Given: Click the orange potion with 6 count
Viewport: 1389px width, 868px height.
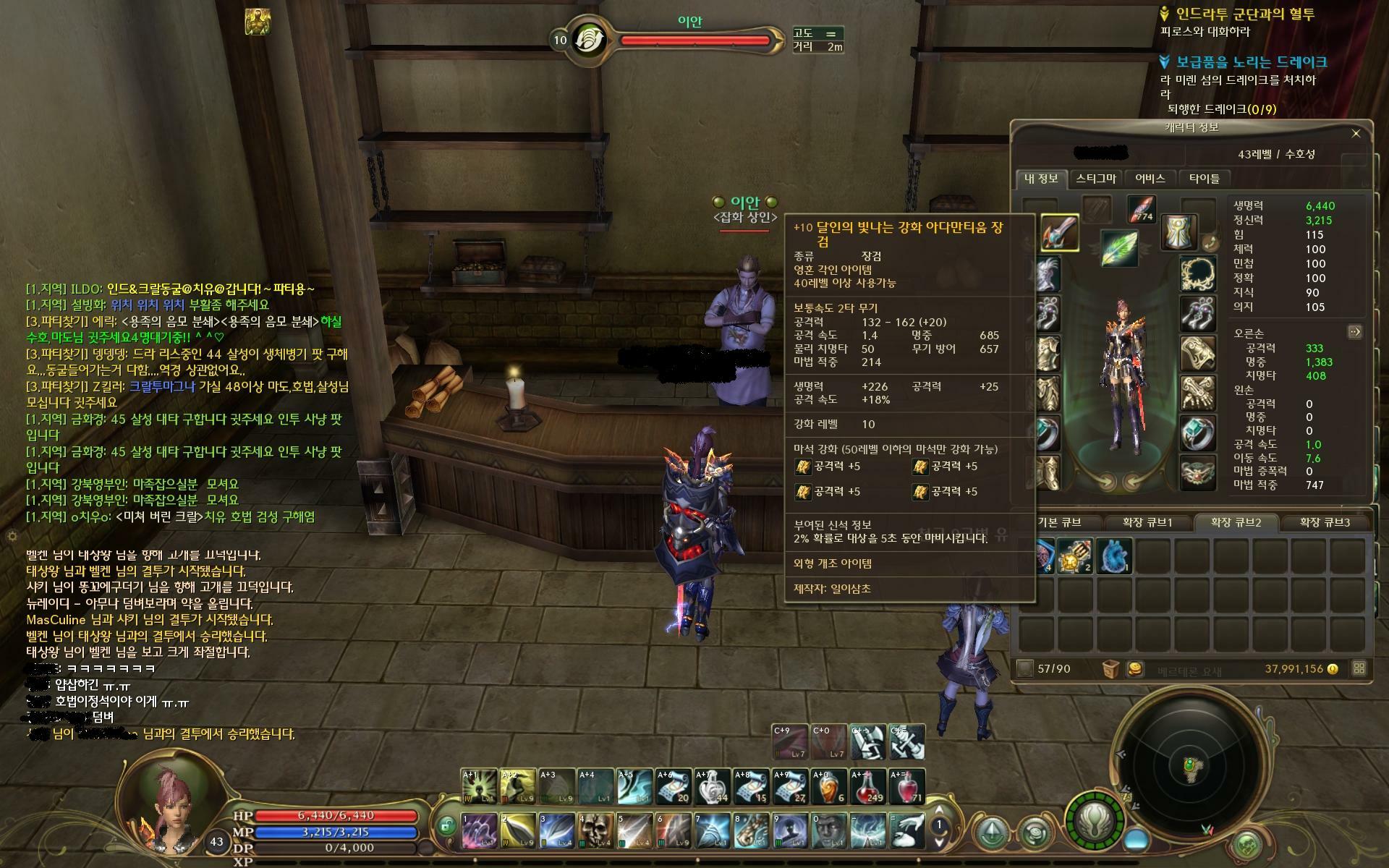Looking at the screenshot, I should (x=828, y=787).
